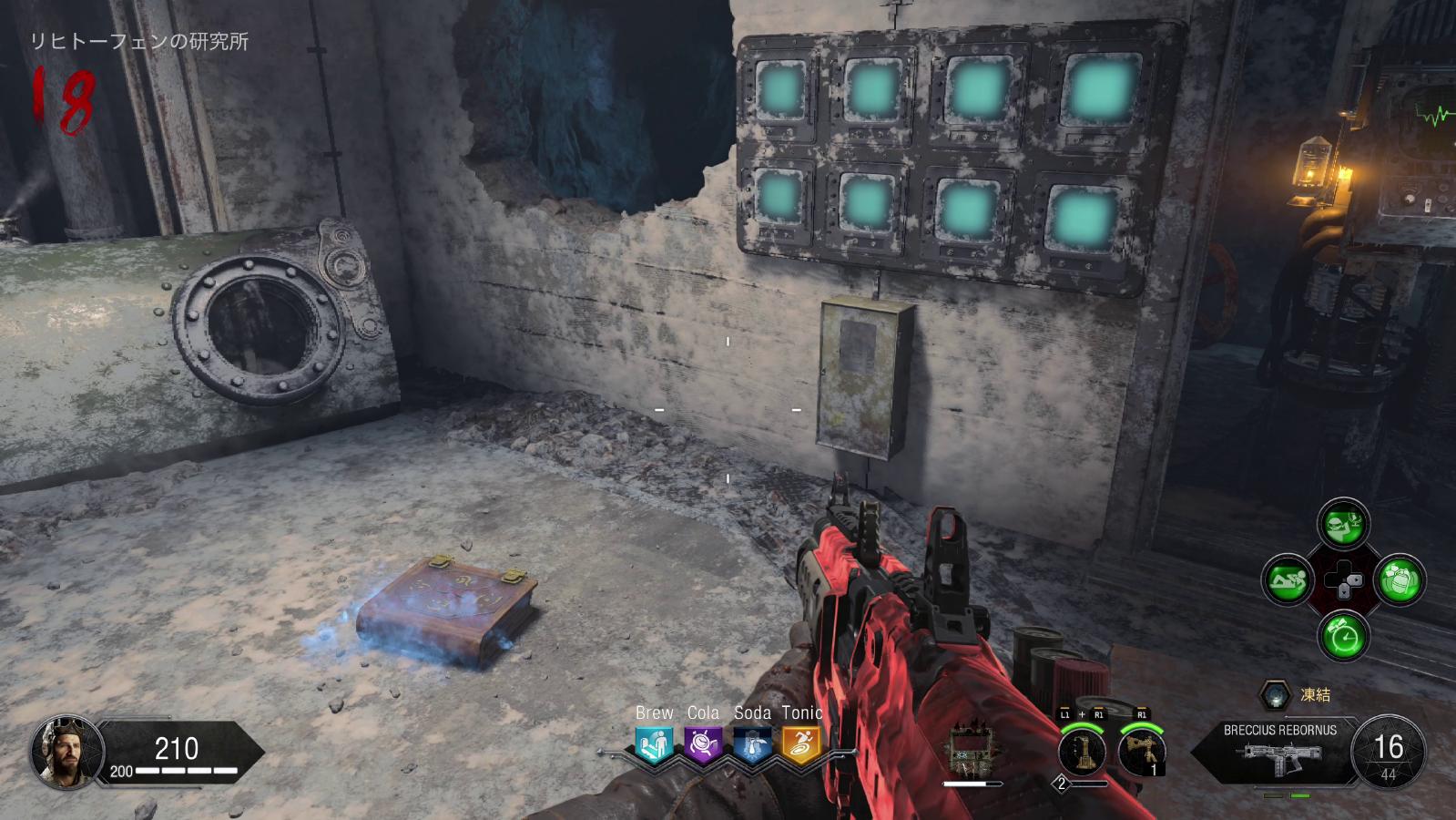Click the frozen status hexagon icon

pyautogui.click(x=1276, y=696)
